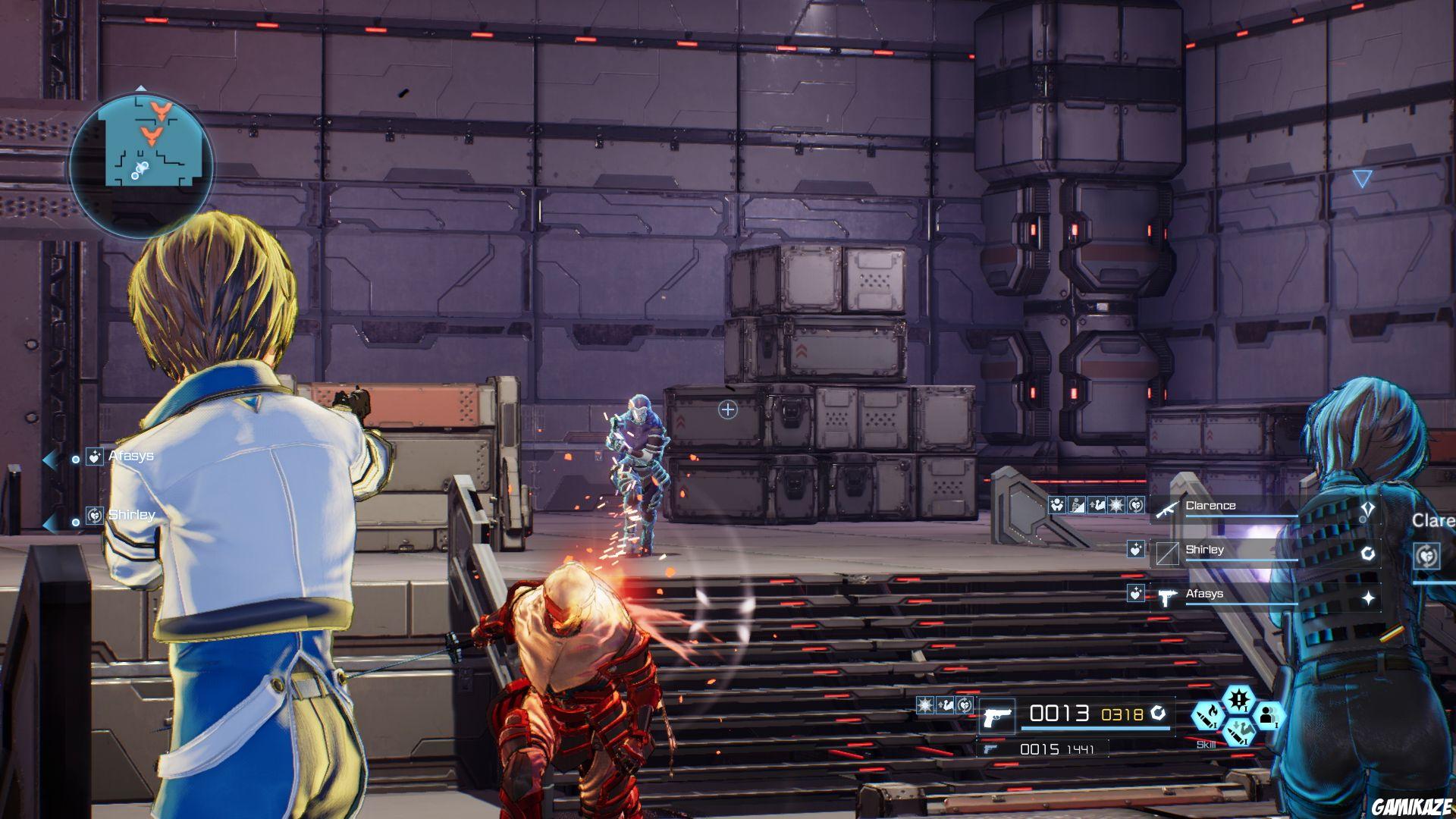Image resolution: width=1456 pixels, height=819 pixels.
Task: Activate the Skill hexagon with exclamation mark
Action: pyautogui.click(x=1239, y=701)
